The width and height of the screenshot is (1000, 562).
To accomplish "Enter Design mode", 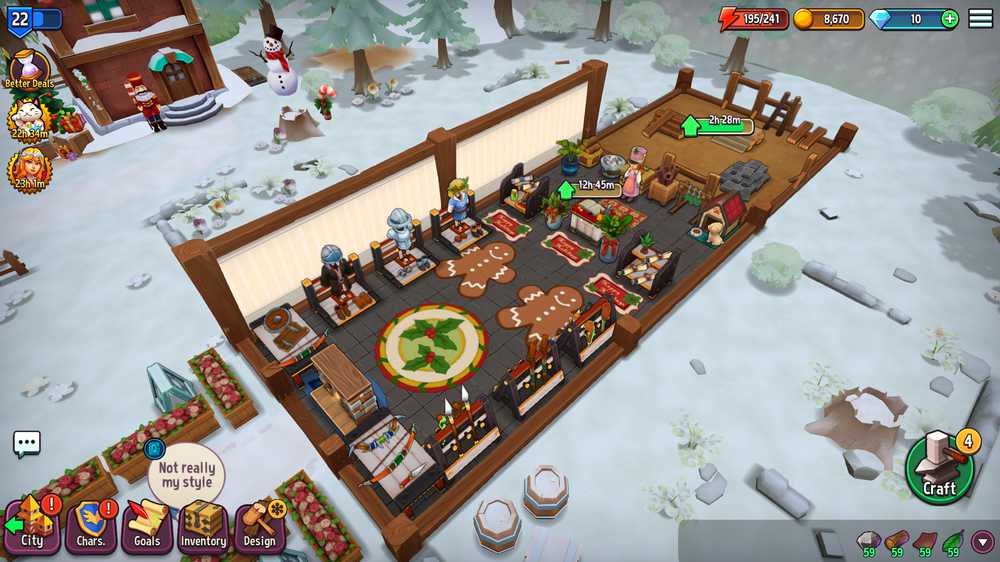I will (x=259, y=527).
